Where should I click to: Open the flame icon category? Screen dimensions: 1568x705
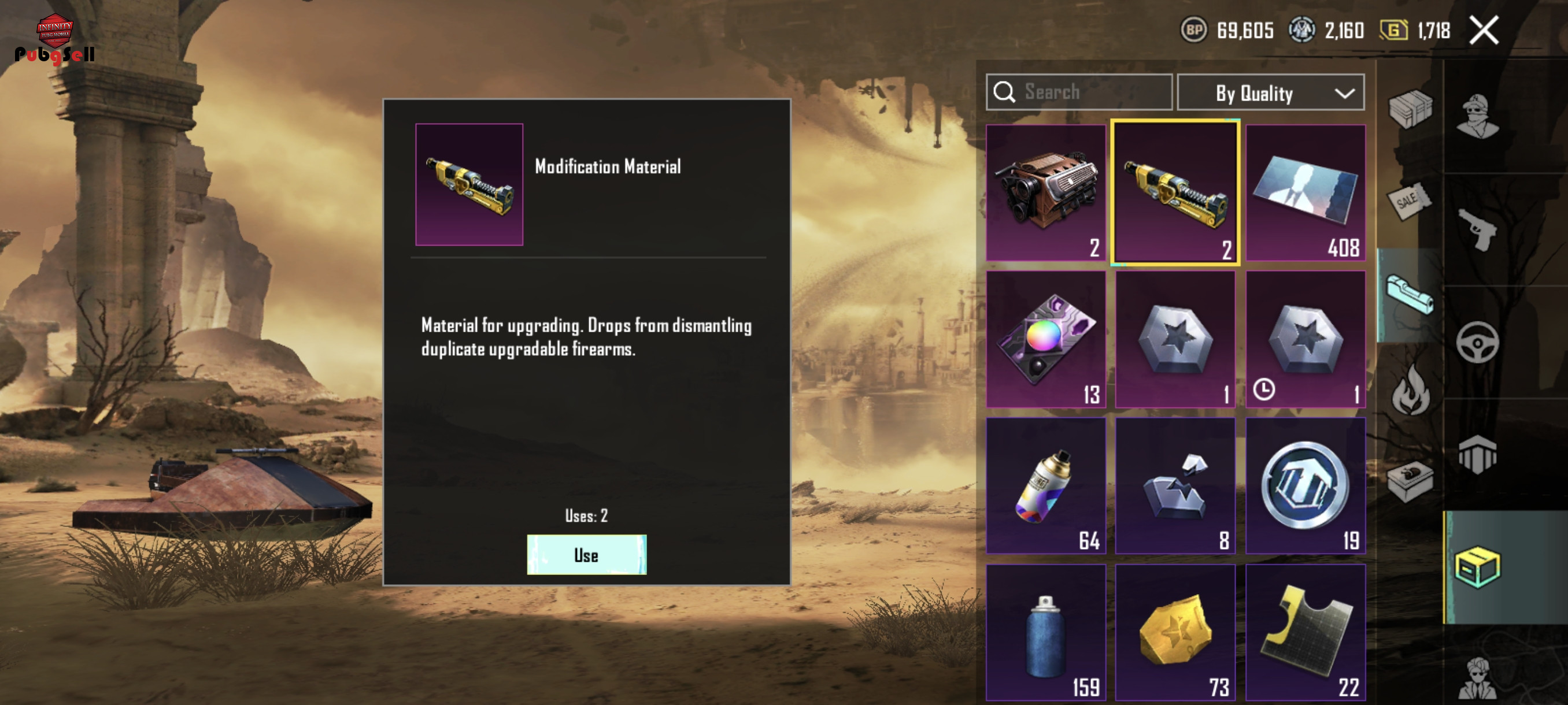coord(1410,389)
